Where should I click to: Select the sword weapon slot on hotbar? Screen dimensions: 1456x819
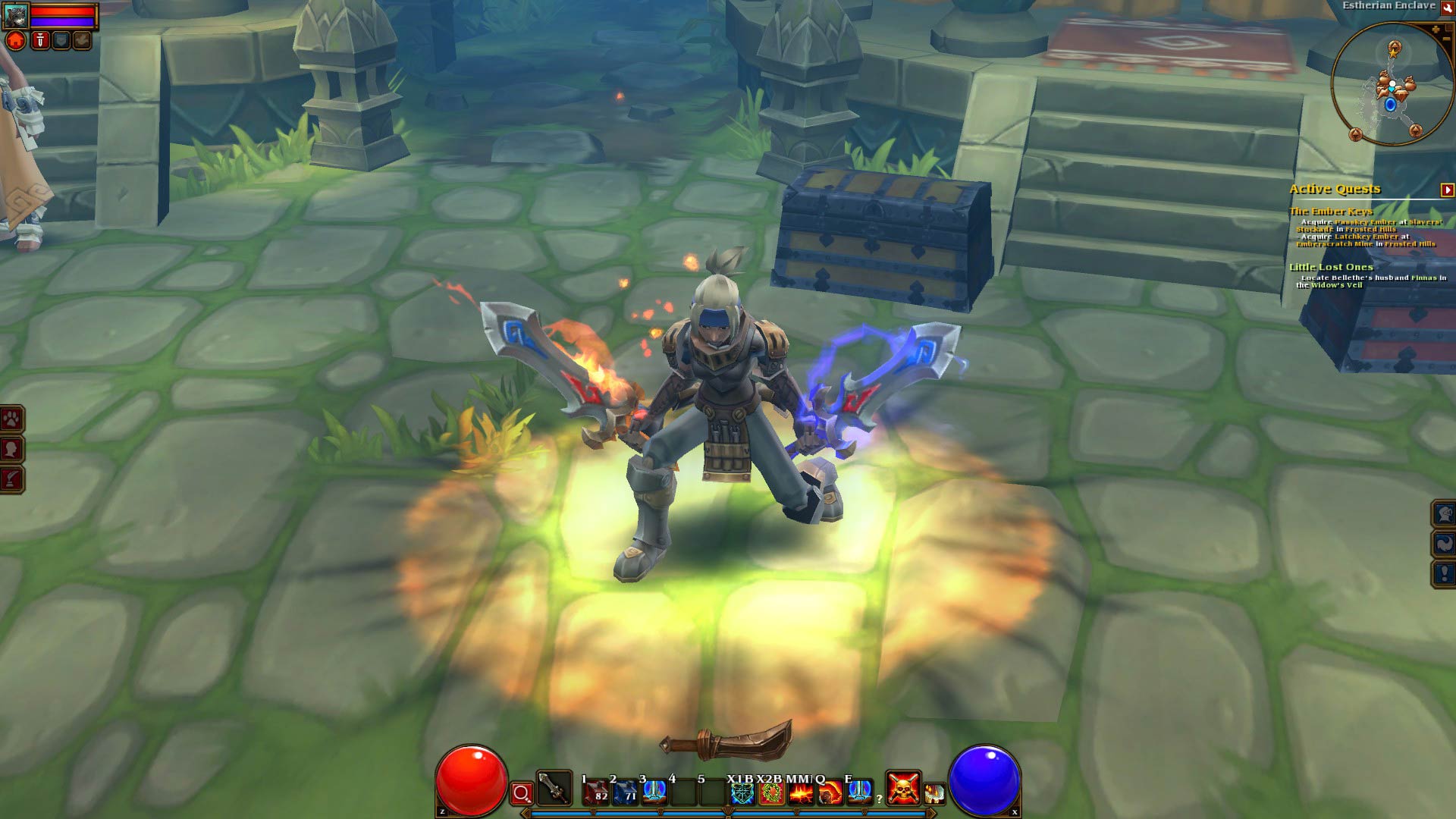click(554, 789)
